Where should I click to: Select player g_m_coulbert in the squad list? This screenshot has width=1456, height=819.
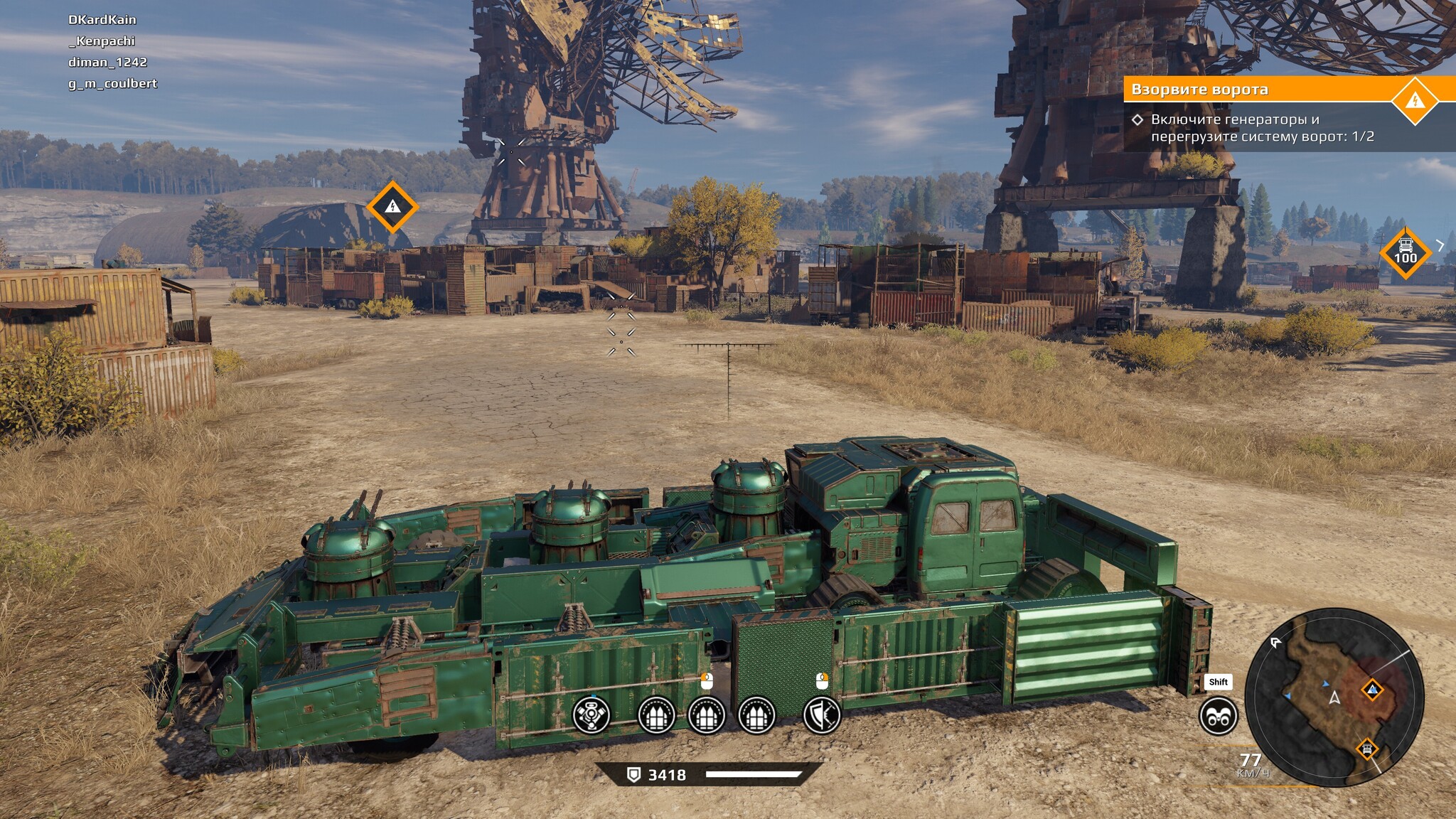(x=112, y=84)
